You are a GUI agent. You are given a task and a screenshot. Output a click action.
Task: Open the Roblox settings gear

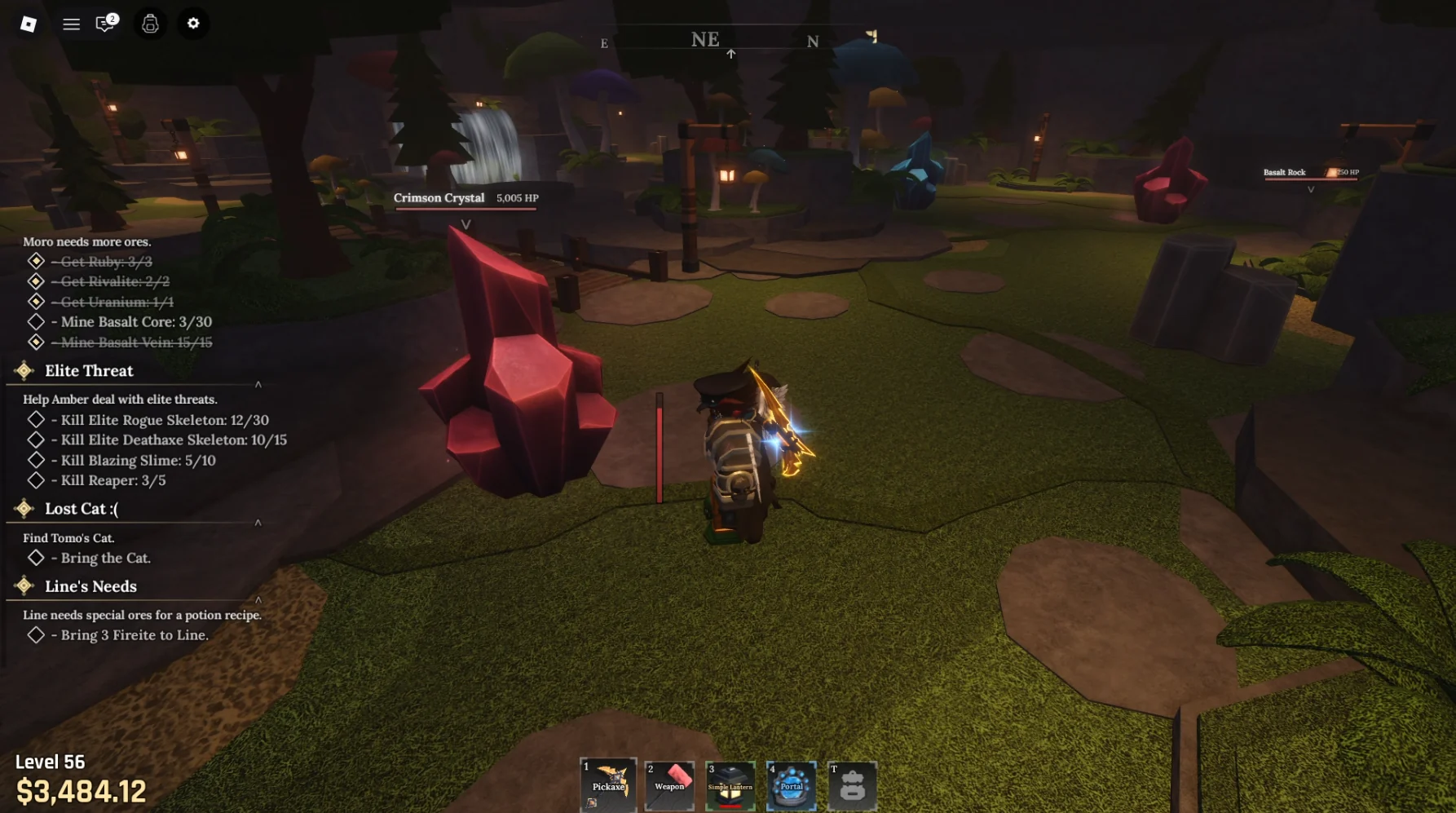coord(193,24)
